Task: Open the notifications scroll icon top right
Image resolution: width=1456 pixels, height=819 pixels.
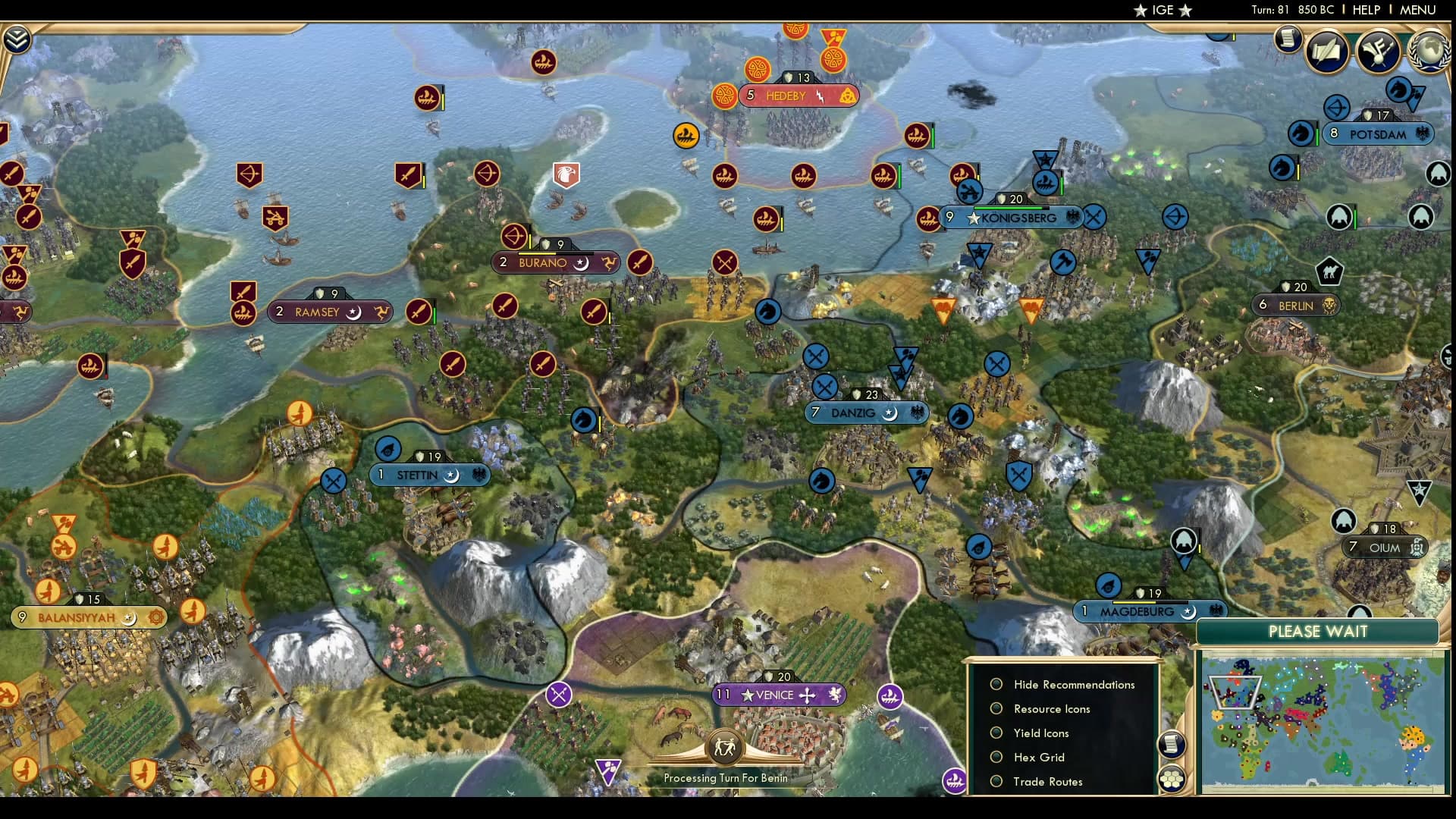Action: click(x=1287, y=39)
